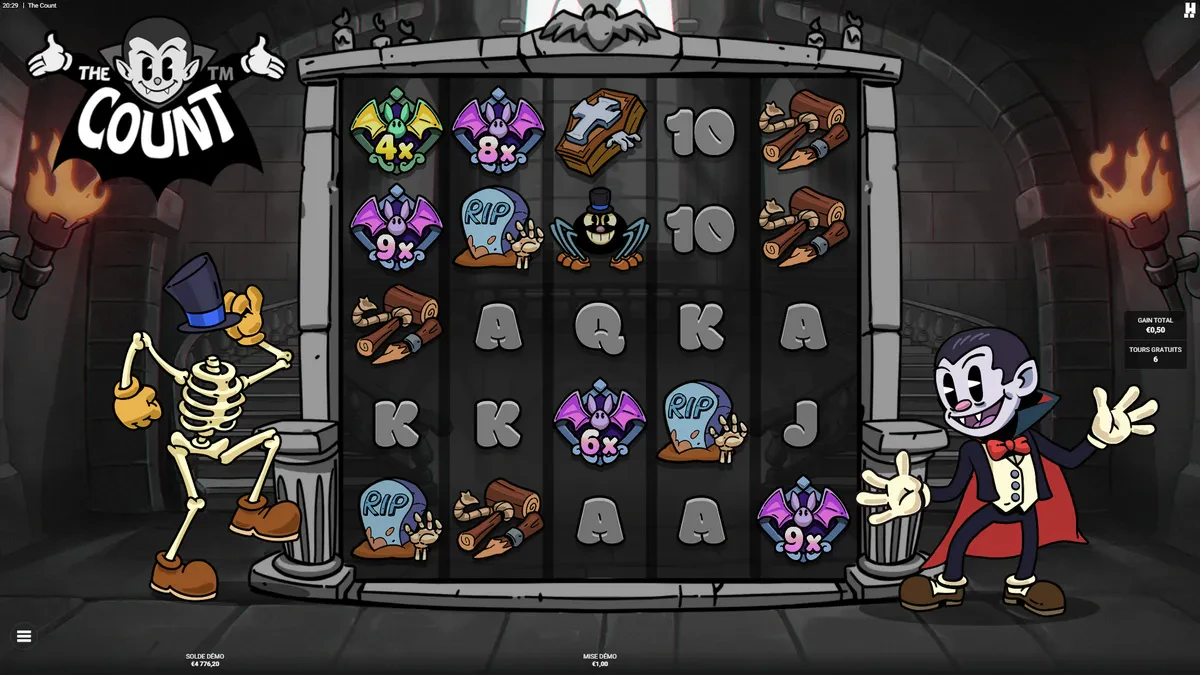Open the hamburger menu
Image resolution: width=1200 pixels, height=675 pixels.
24,636
